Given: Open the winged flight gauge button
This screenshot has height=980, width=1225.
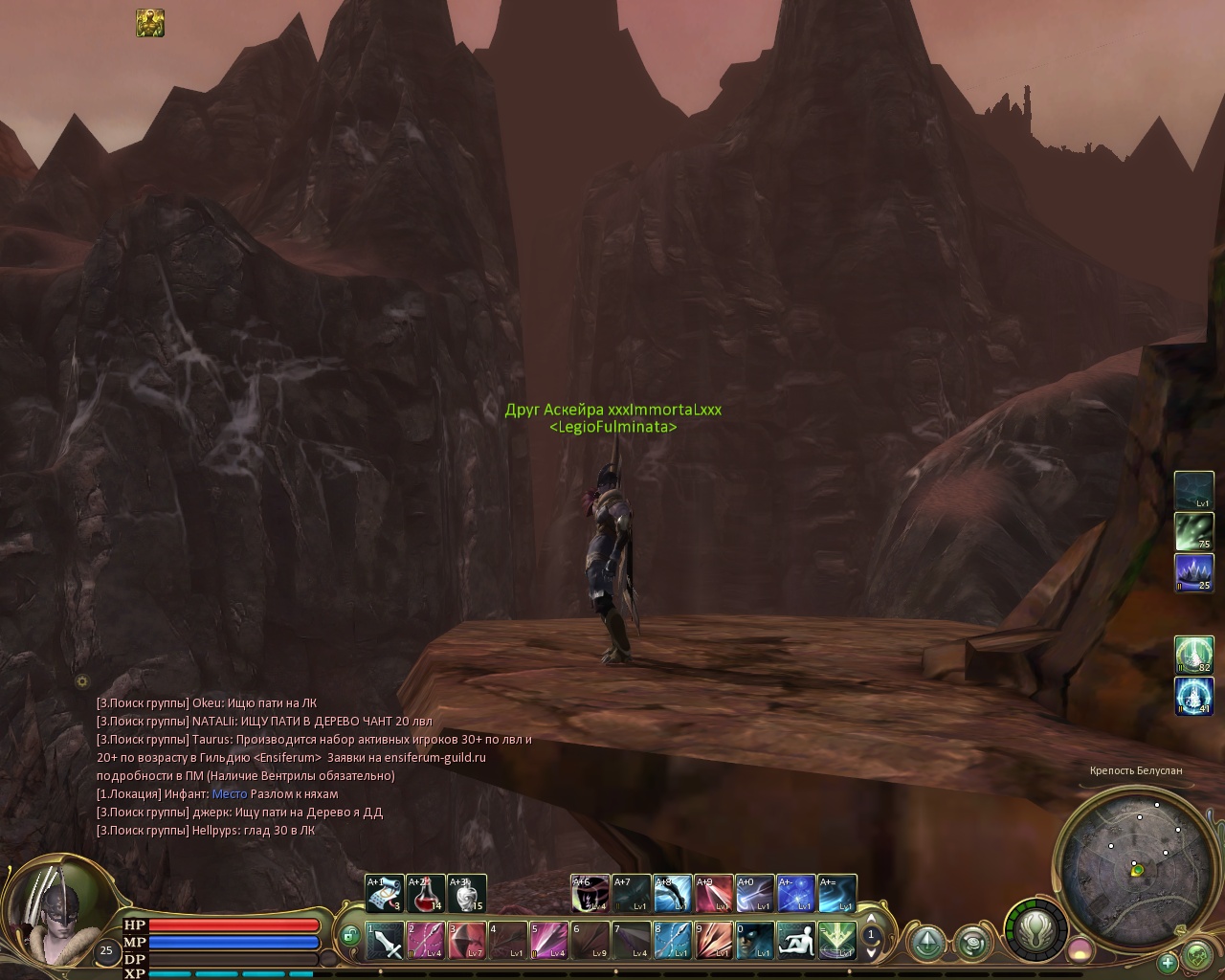Looking at the screenshot, I should tap(1036, 929).
